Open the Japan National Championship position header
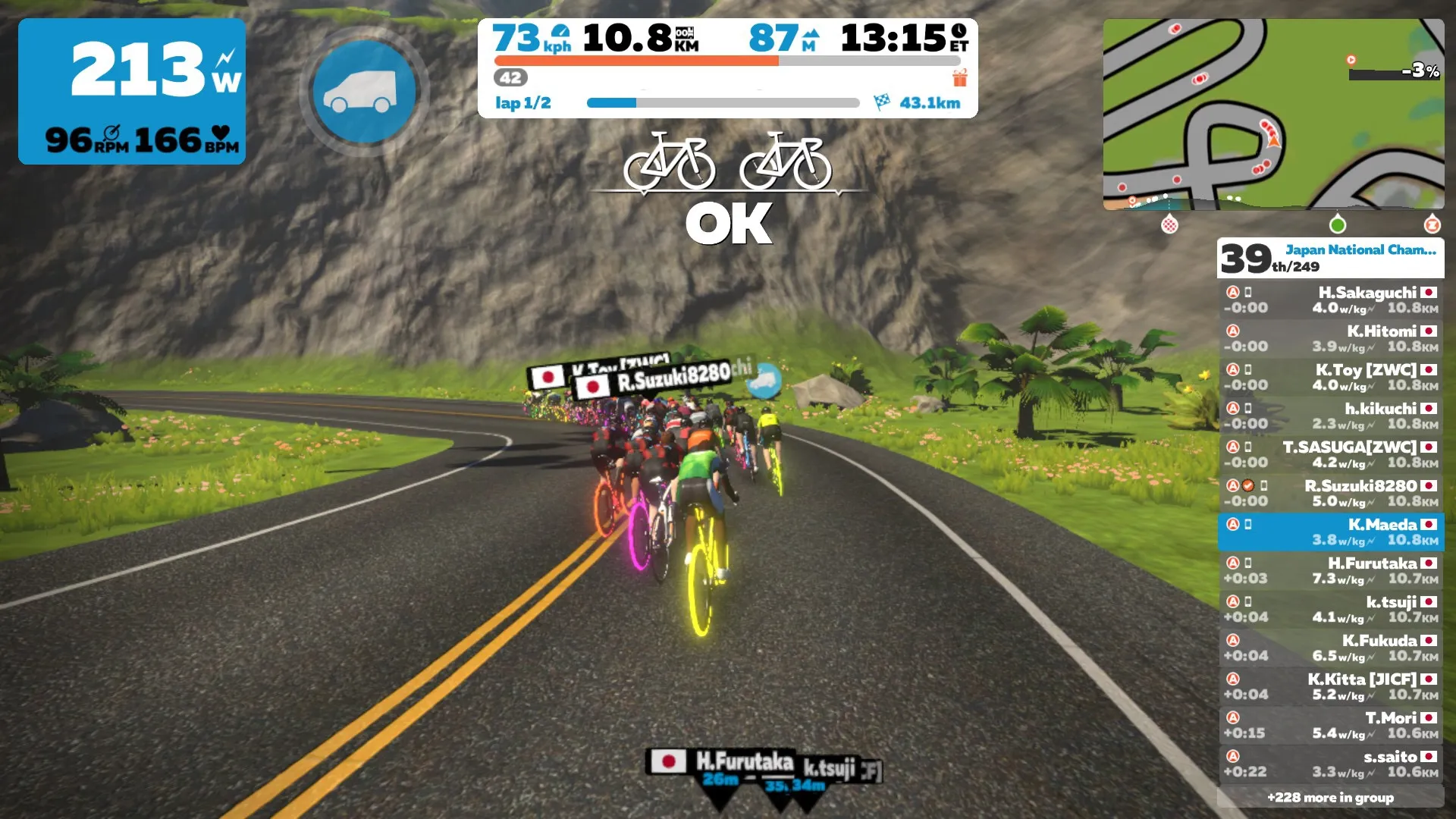 1330,258
